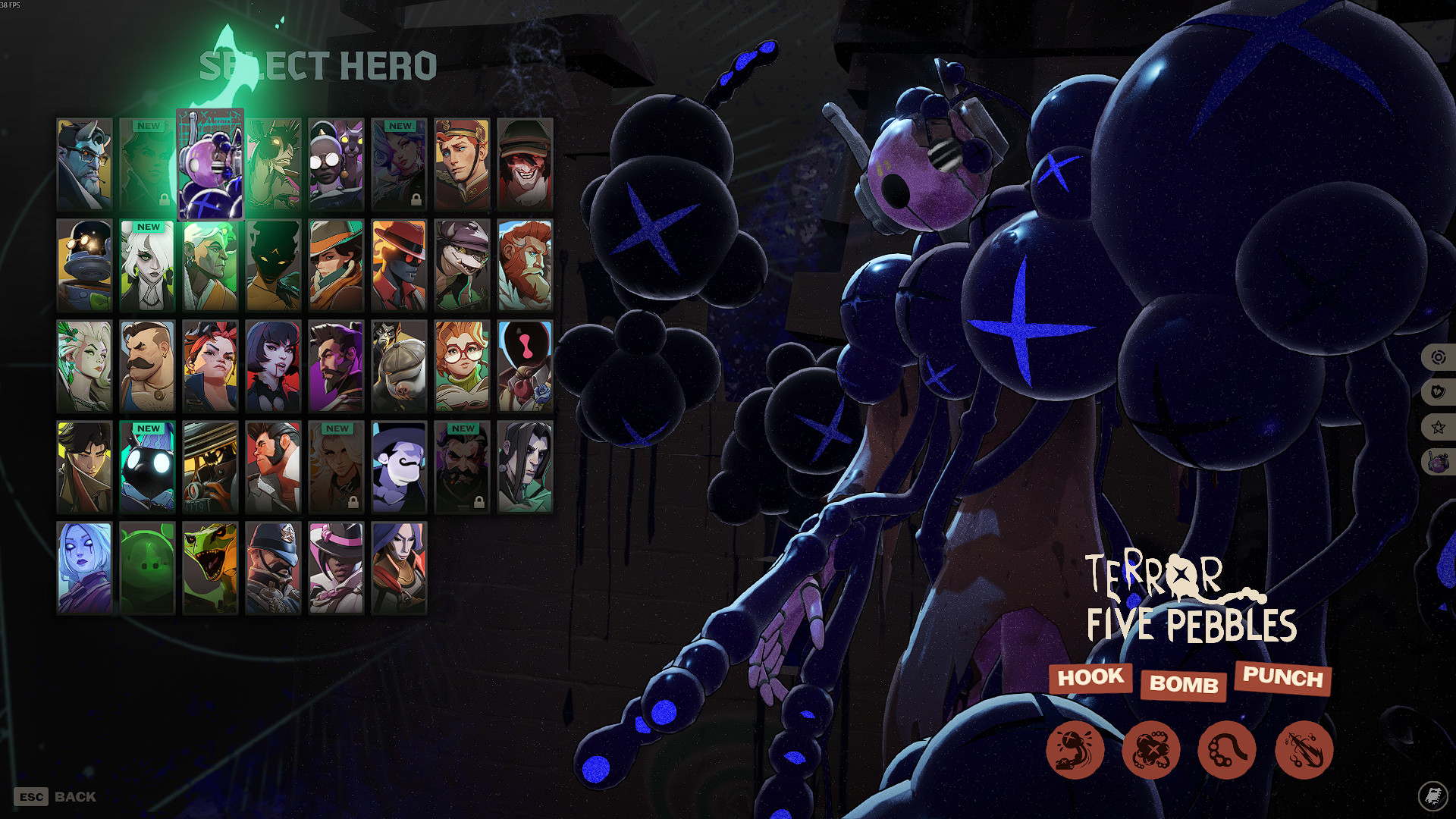Click the shield badge icon on the right sidebar
Image resolution: width=1456 pixels, height=819 pixels.
(1437, 391)
